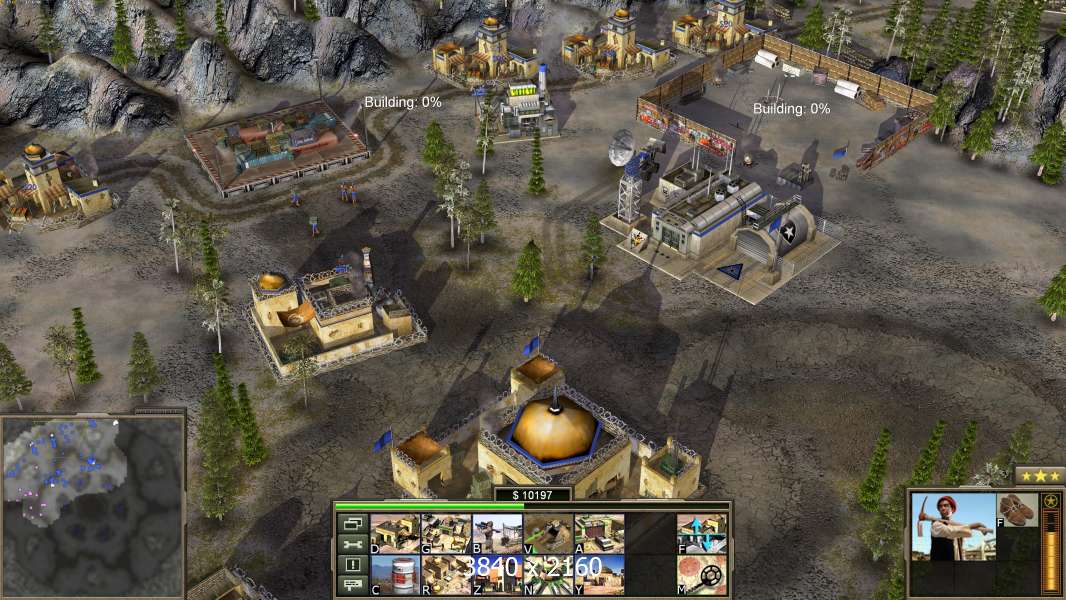Build the structure with rocket soldier icon
This screenshot has width=1066, height=600.
pyautogui.click(x=497, y=533)
